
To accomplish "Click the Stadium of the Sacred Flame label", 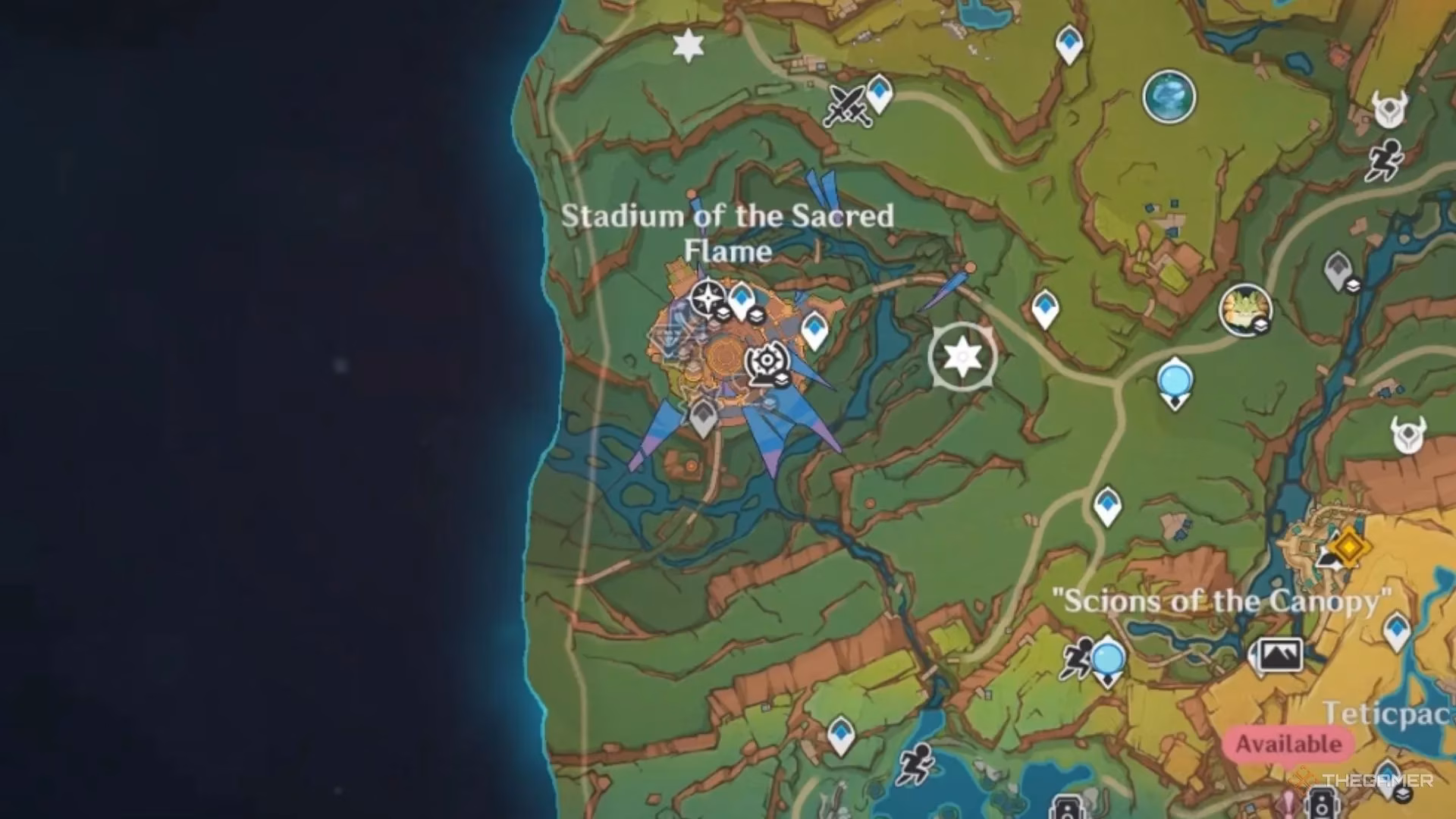I will tap(730, 232).
